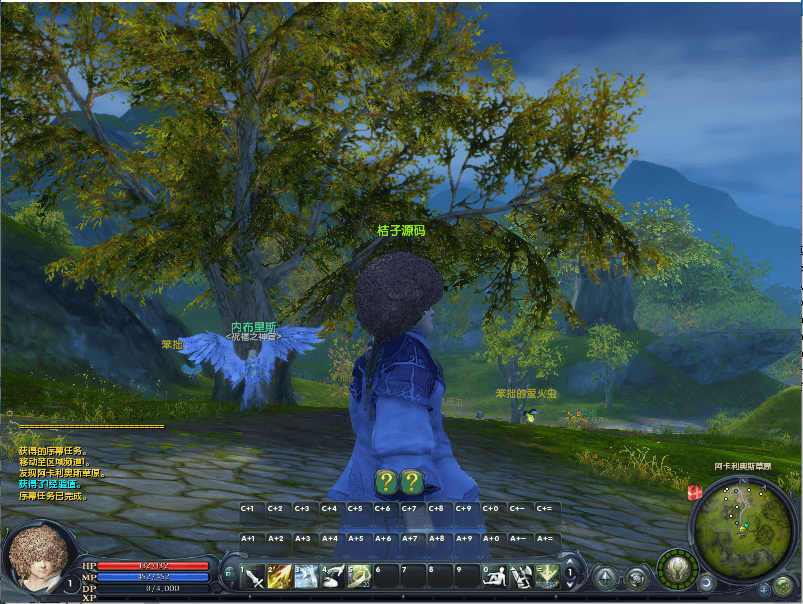This screenshot has width=803, height=604.
Task: Click the action icon in hotbar slot minus
Action: [521, 577]
